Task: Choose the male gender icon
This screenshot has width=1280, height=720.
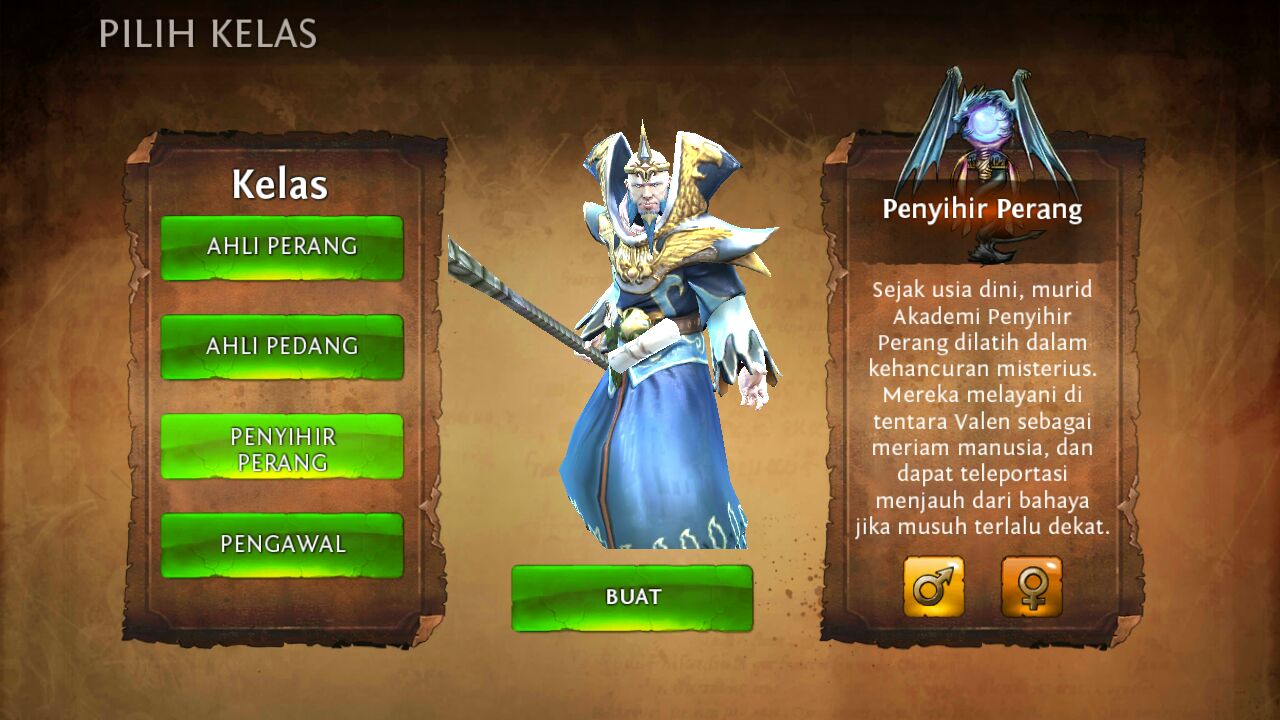Action: coord(934,587)
